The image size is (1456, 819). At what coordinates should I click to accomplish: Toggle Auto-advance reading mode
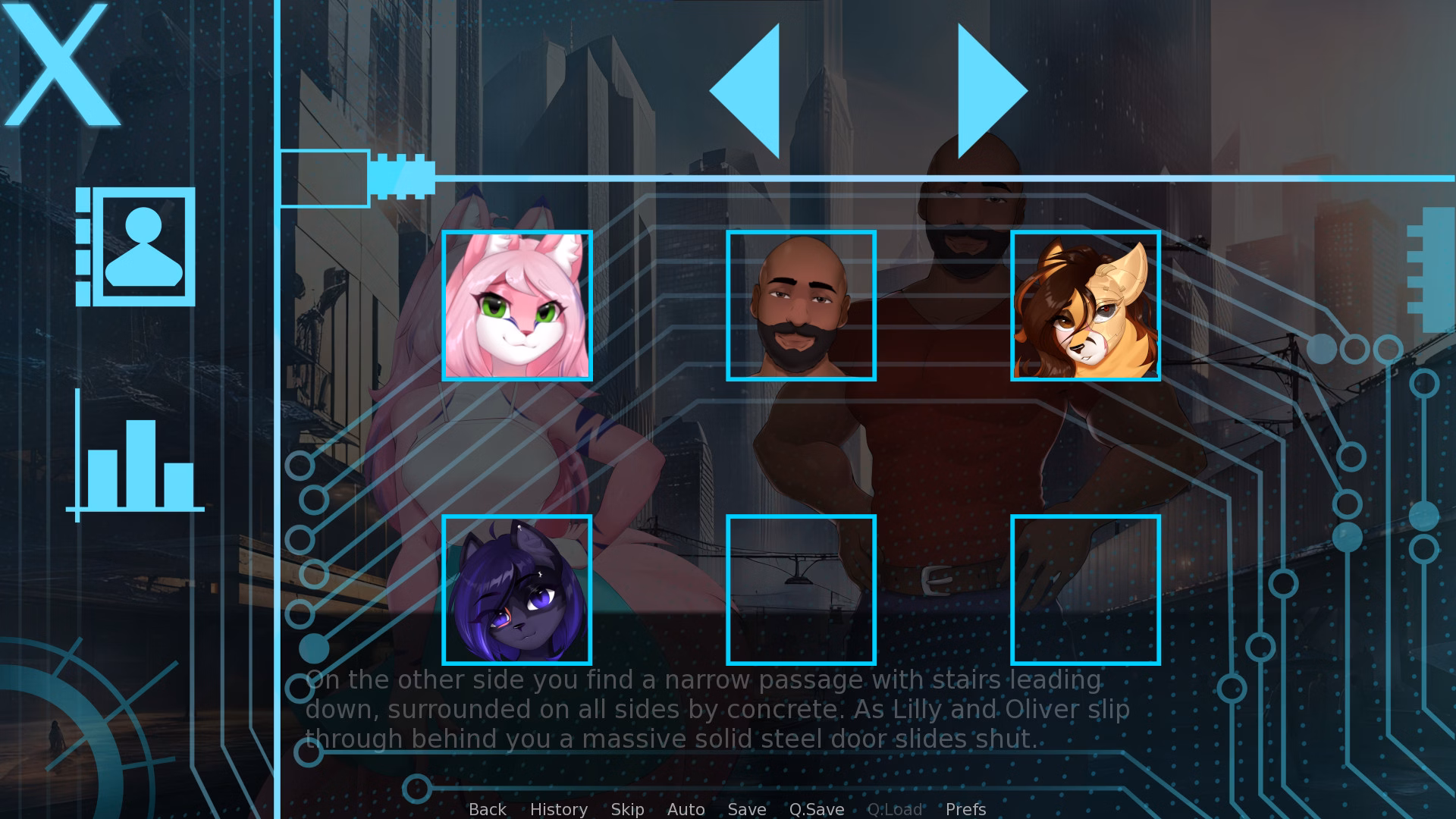686,809
